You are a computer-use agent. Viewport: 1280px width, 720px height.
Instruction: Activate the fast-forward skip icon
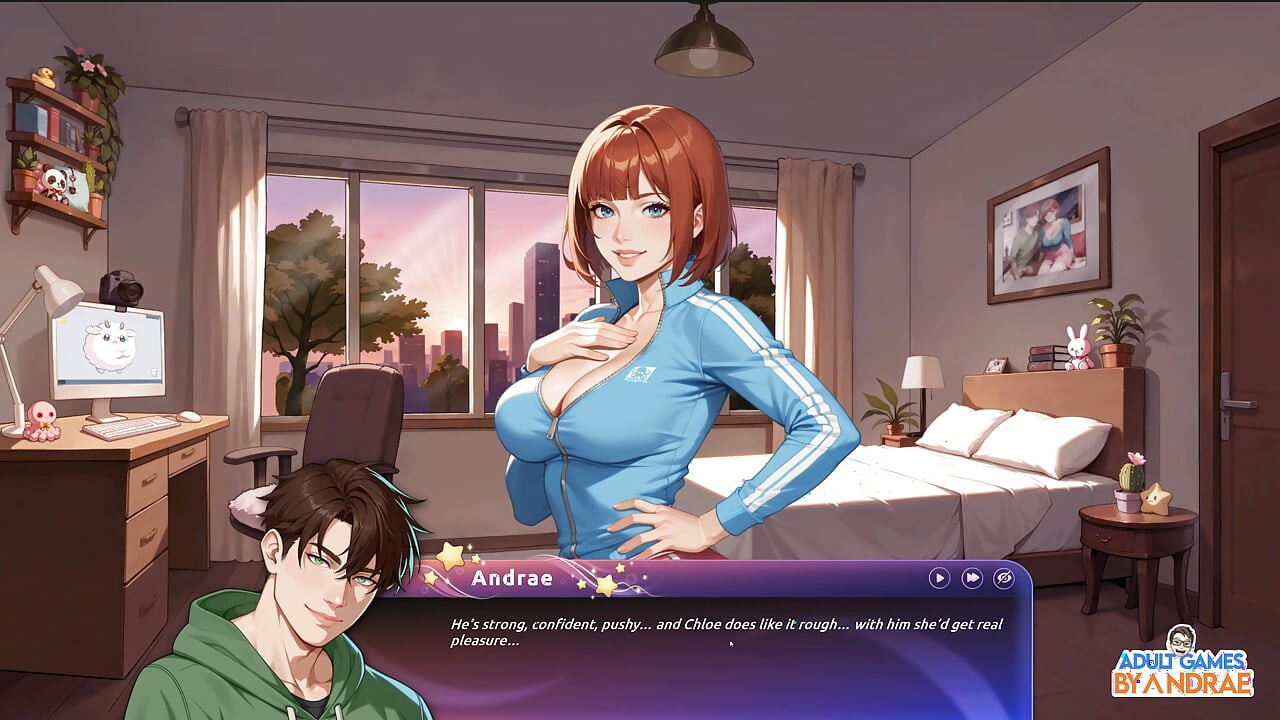[971, 577]
